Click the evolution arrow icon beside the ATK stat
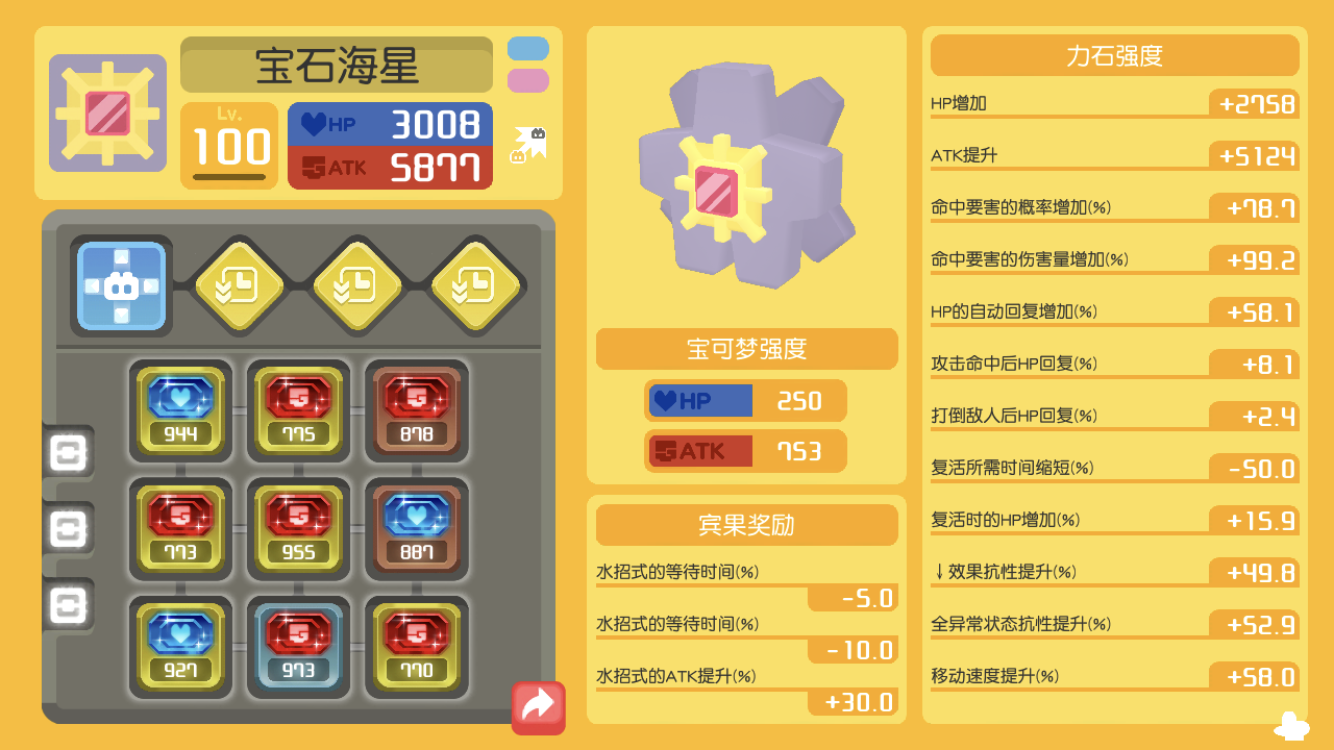The width and height of the screenshot is (1334, 750). (527, 143)
